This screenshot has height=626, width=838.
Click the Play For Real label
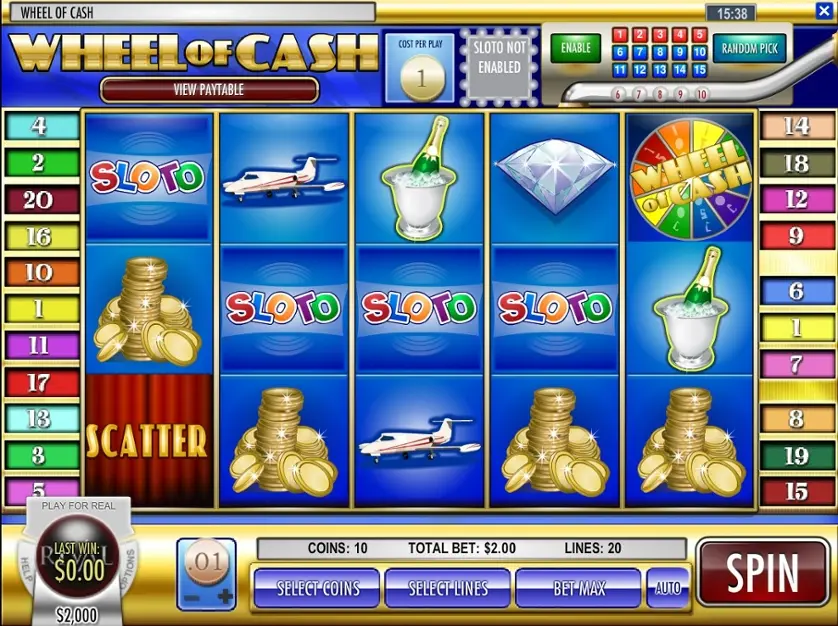click(78, 506)
